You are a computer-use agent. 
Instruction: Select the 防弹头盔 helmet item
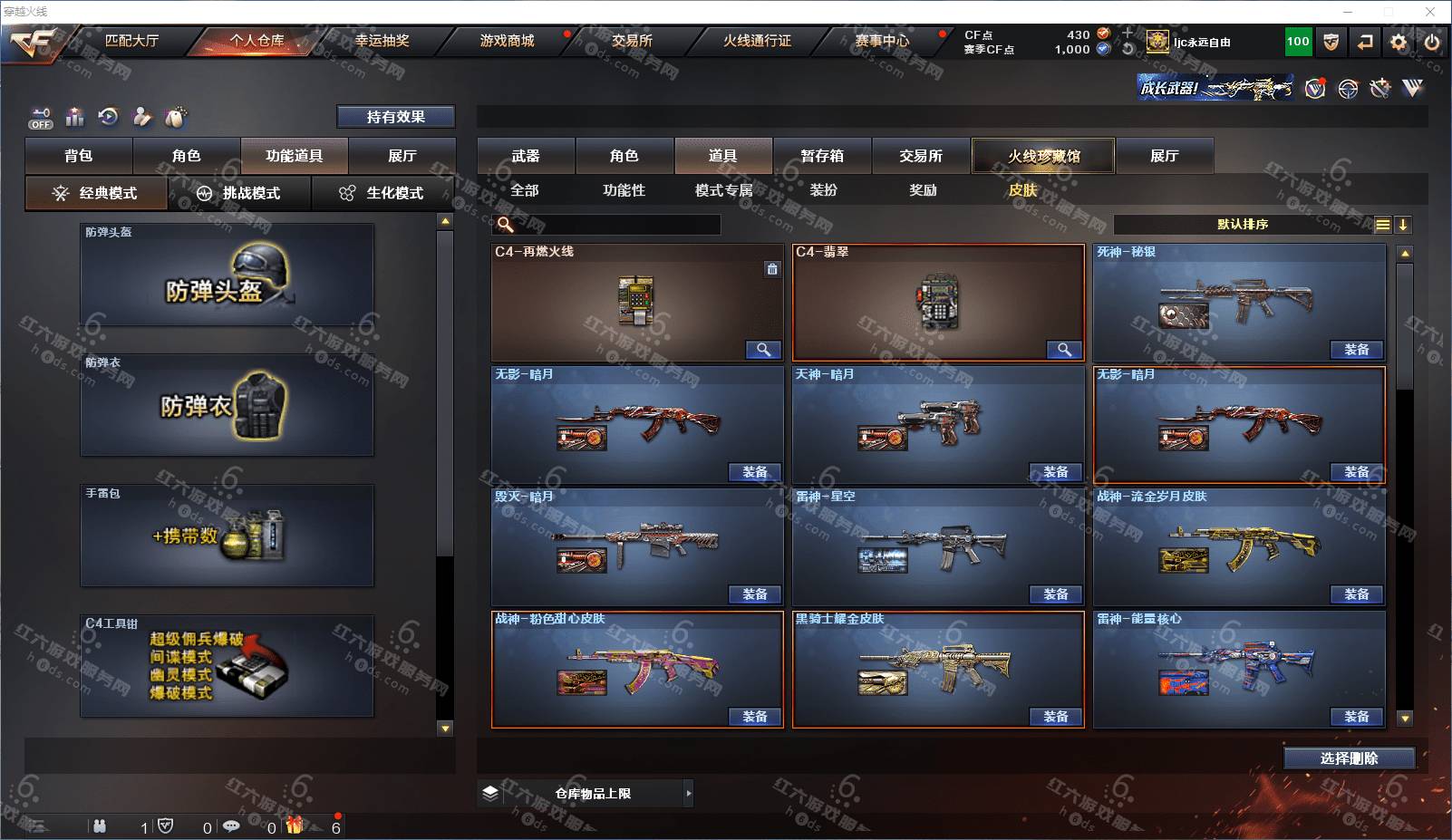click(227, 275)
